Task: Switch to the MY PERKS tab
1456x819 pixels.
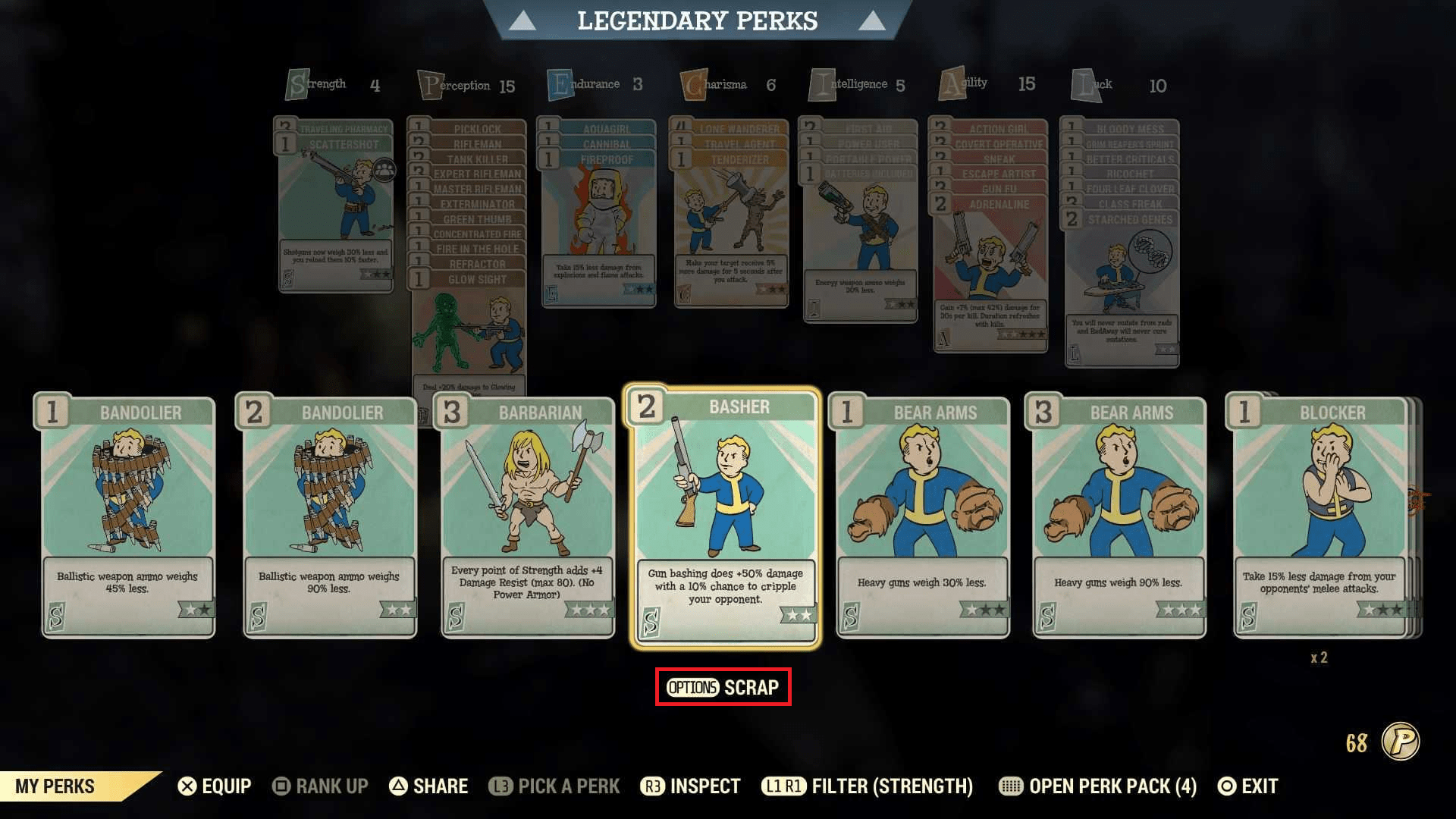Action: (x=53, y=786)
